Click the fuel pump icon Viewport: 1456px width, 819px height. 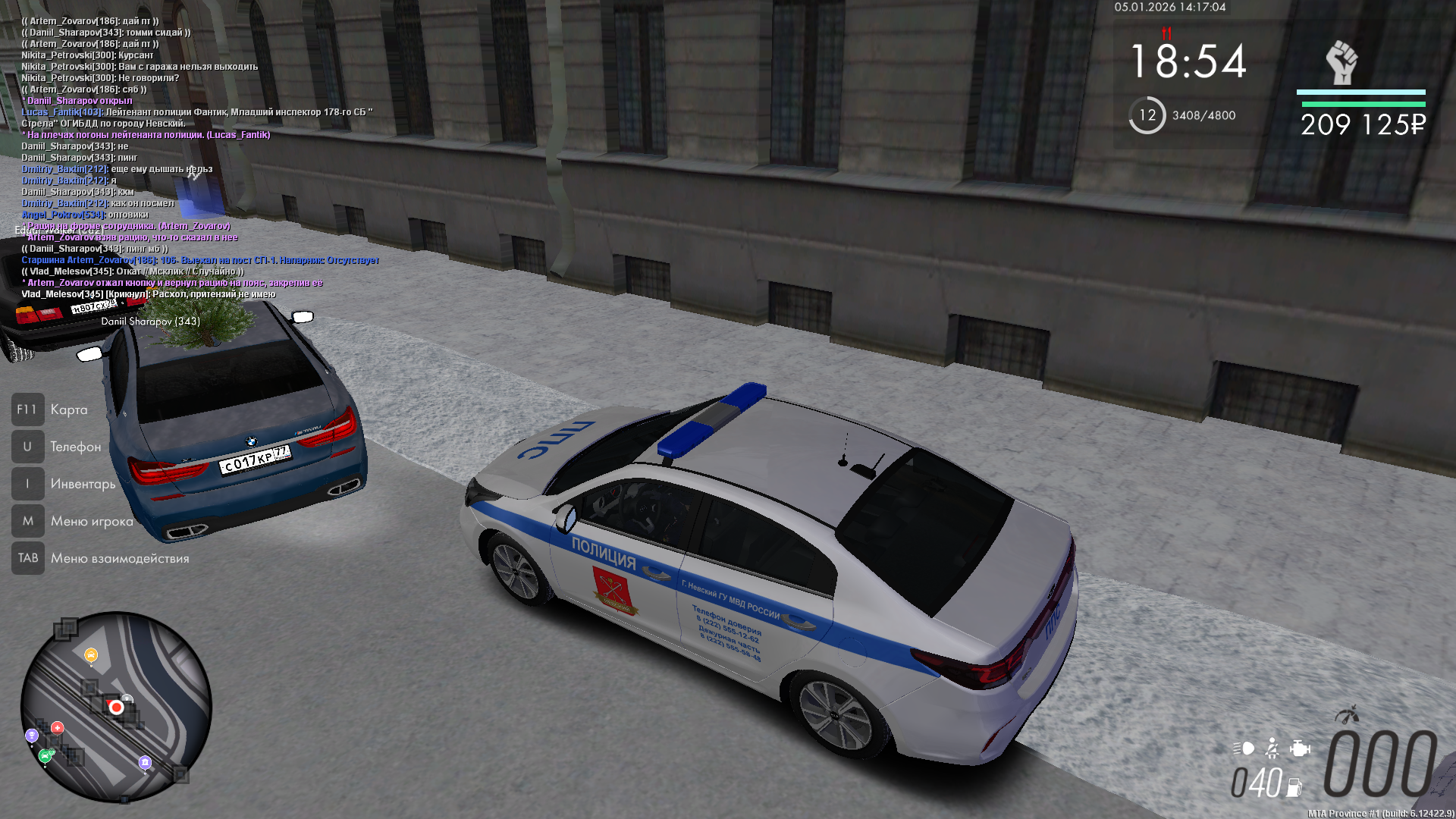click(x=1294, y=788)
